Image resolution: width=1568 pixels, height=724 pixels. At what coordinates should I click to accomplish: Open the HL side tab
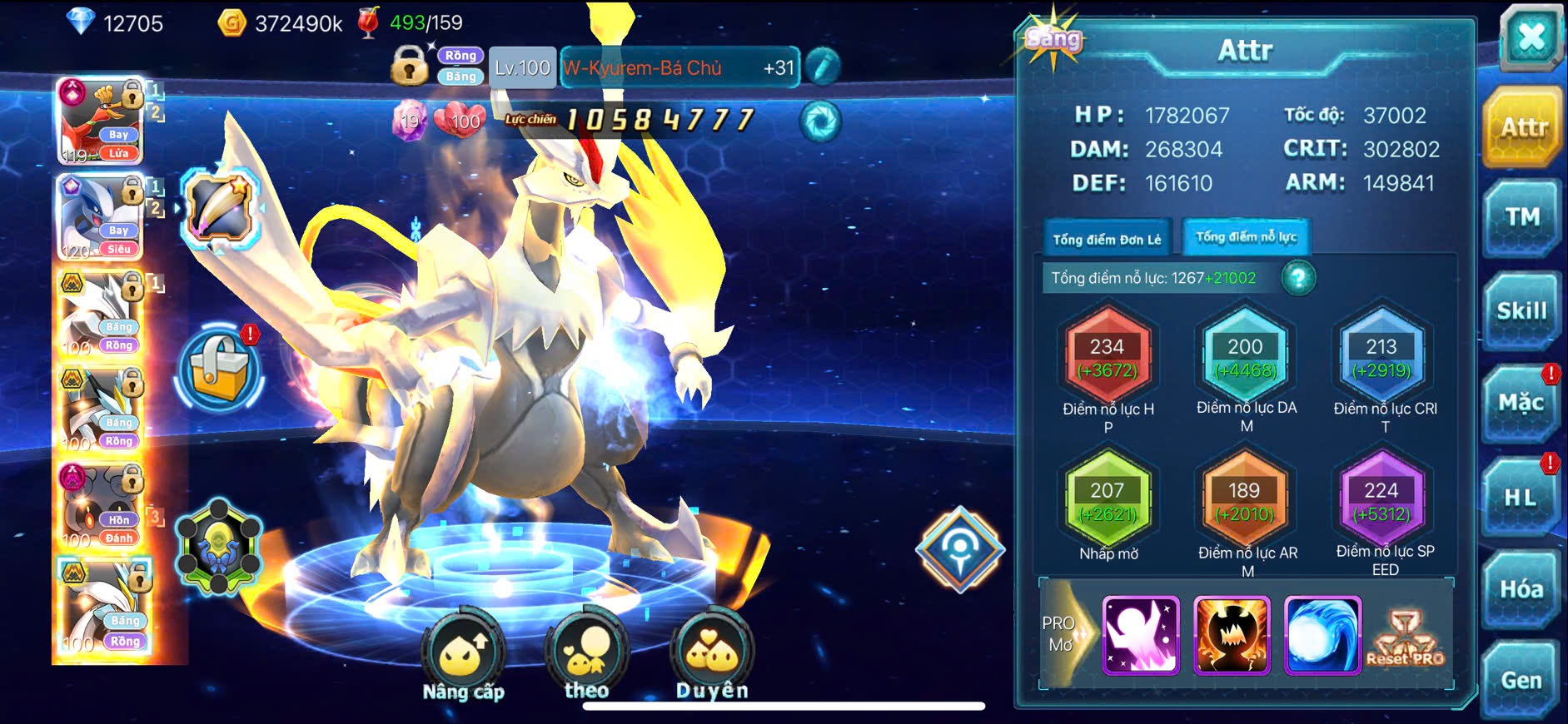click(x=1521, y=498)
